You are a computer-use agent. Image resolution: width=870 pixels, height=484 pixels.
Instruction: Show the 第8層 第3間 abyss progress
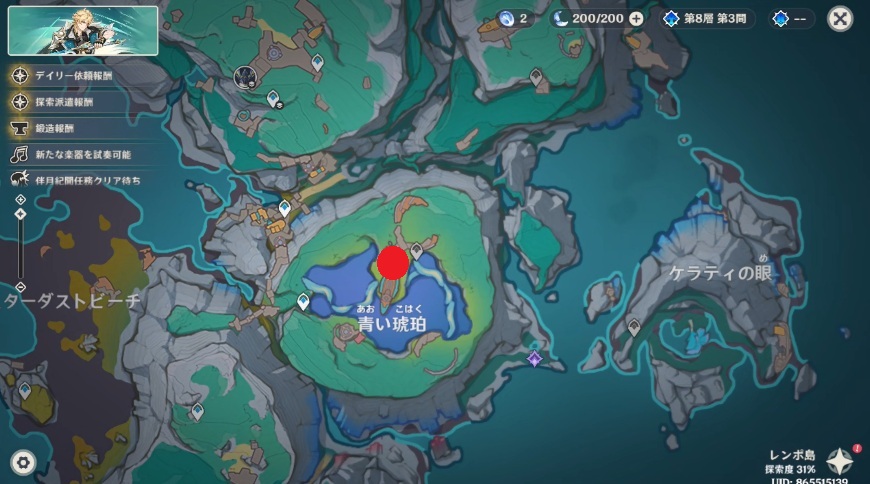click(x=710, y=18)
